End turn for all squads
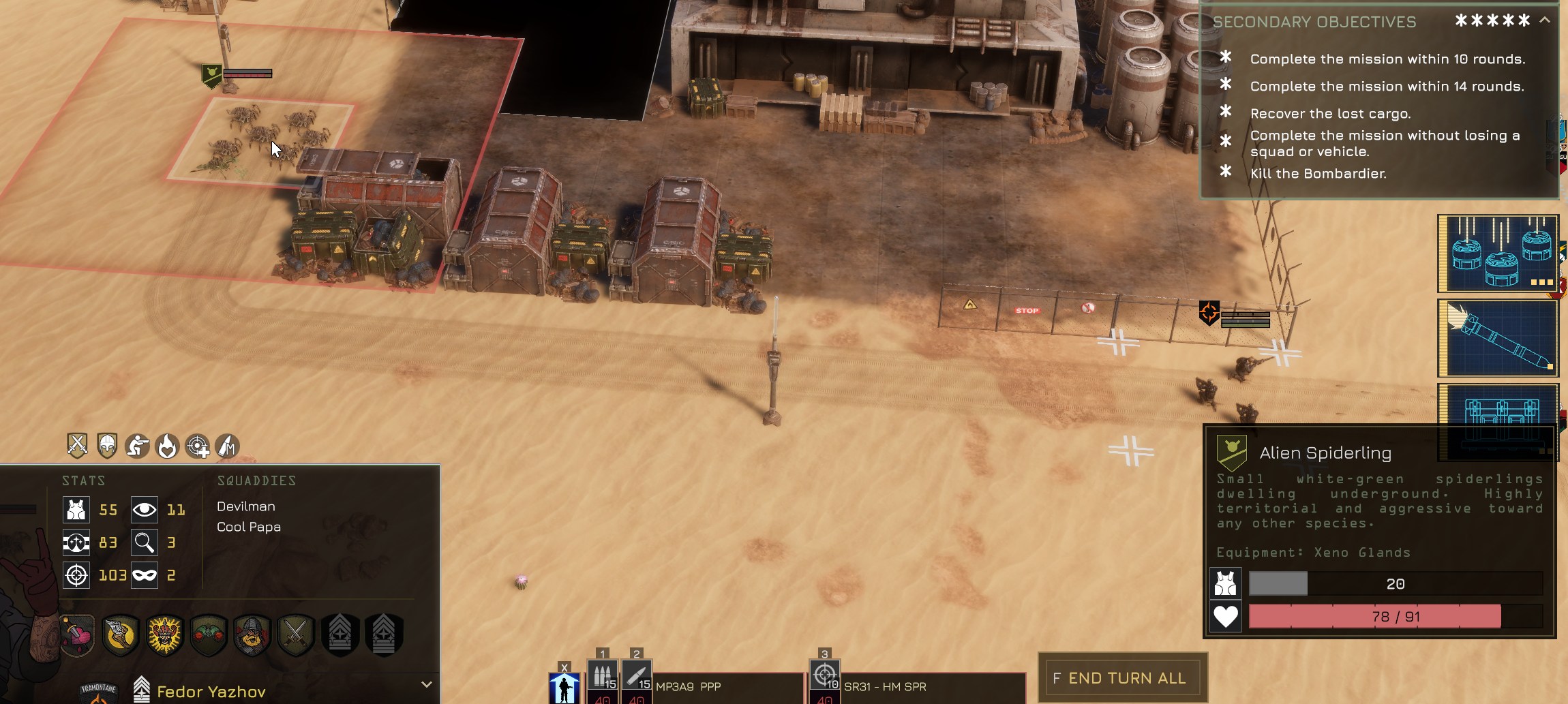1568x704 pixels. tap(1122, 678)
